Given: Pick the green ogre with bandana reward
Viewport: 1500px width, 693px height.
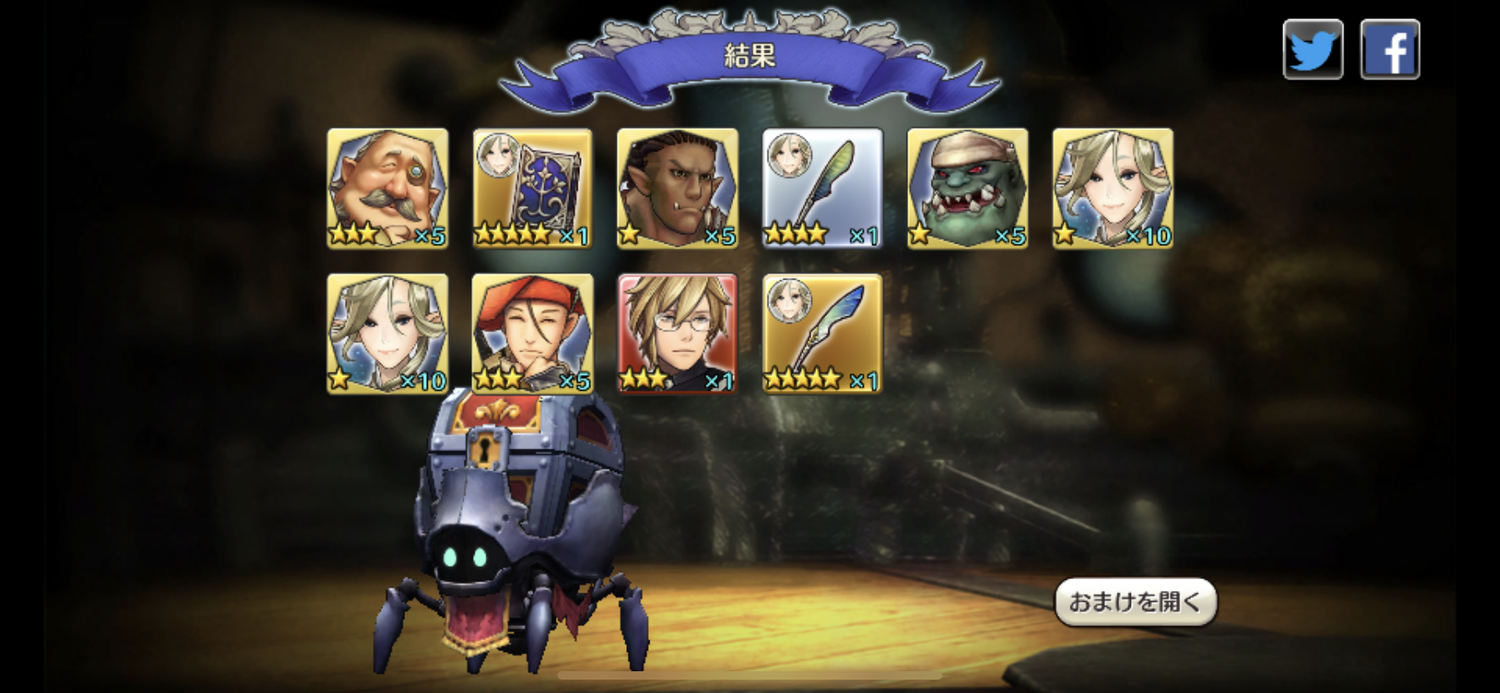Looking at the screenshot, I should 967,188.
